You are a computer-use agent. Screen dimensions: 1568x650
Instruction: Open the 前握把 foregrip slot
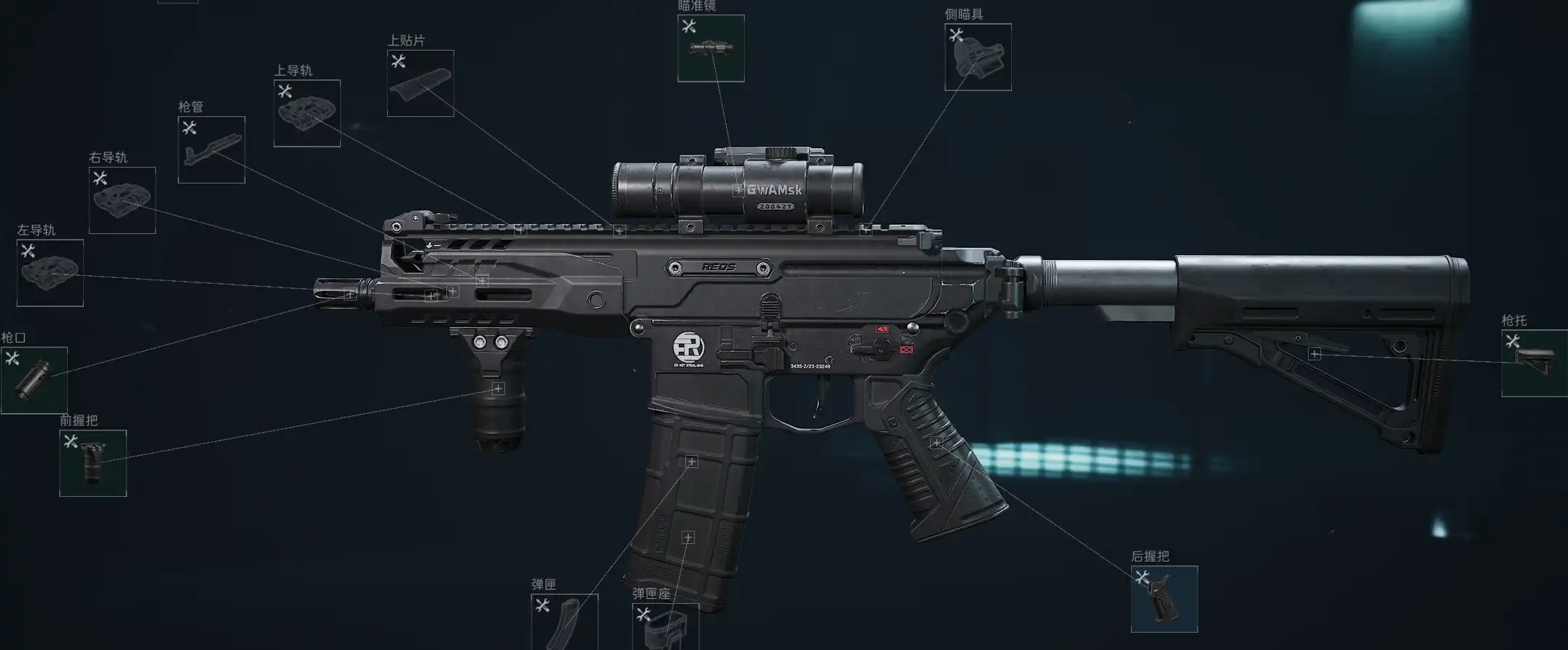click(93, 463)
